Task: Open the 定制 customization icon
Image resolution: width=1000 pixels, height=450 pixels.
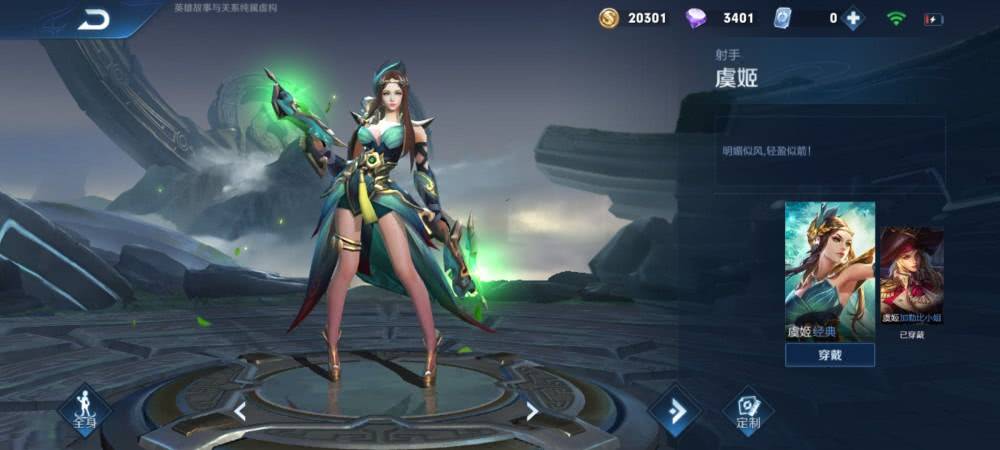Action: point(748,410)
